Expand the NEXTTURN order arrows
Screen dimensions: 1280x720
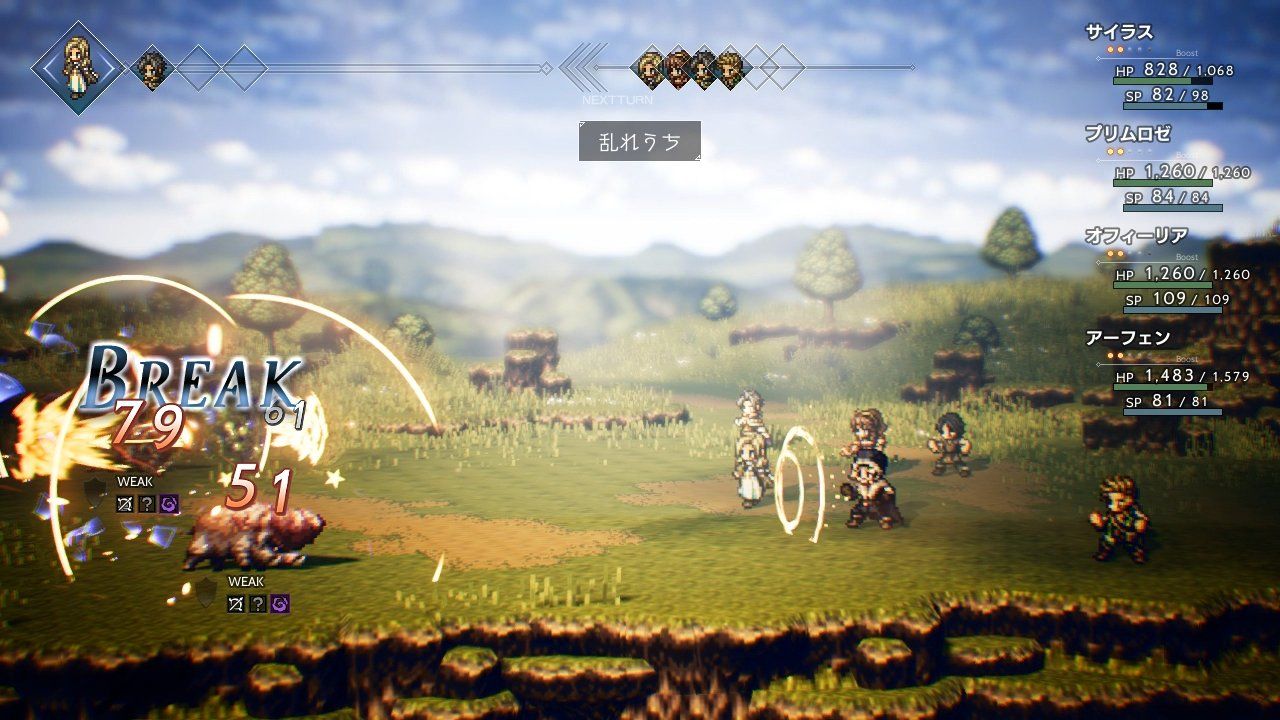pyautogui.click(x=578, y=68)
